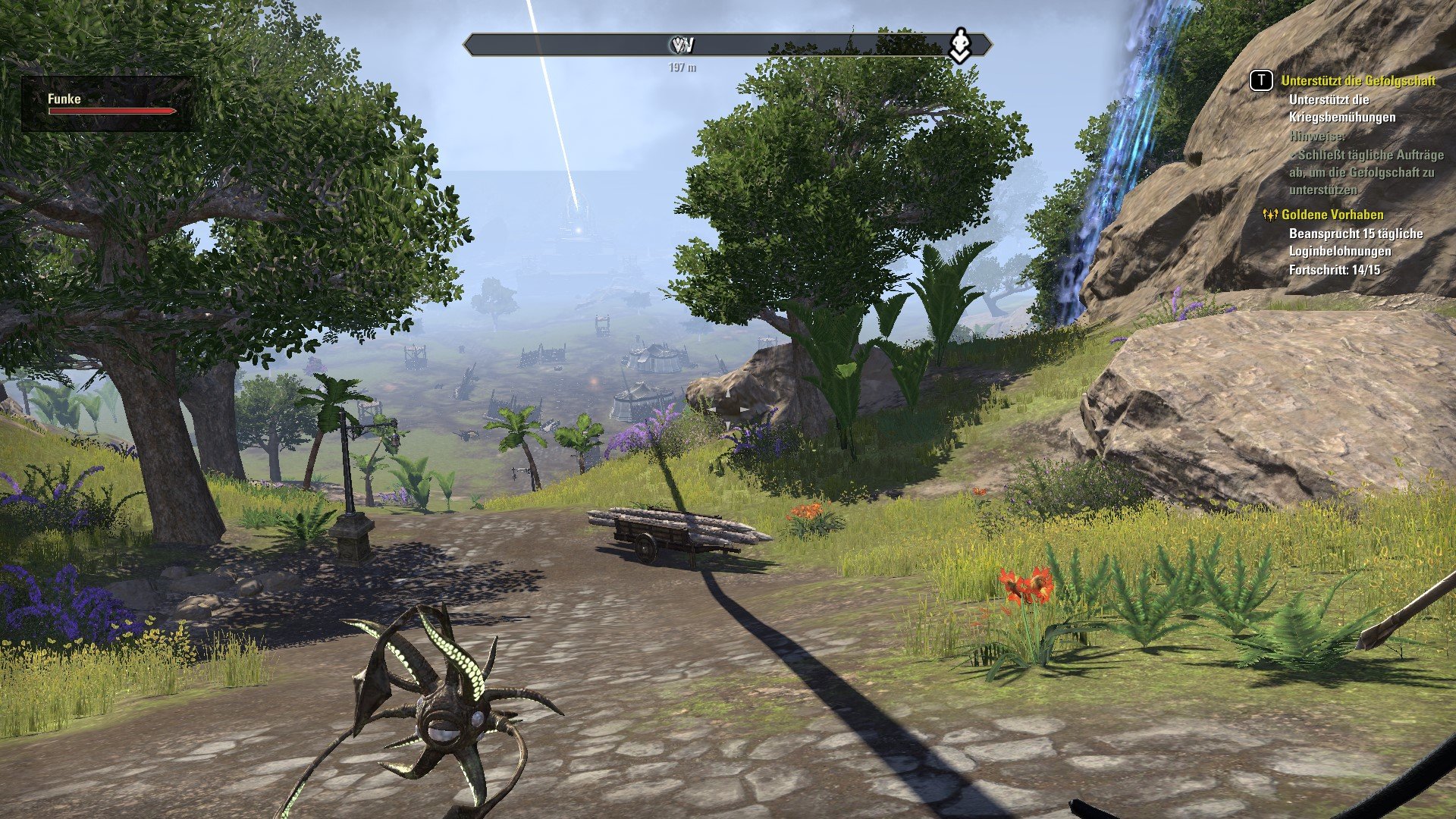Click the West indicator on the compass bar
Viewport: 1456px width, 819px height.
click(x=682, y=46)
